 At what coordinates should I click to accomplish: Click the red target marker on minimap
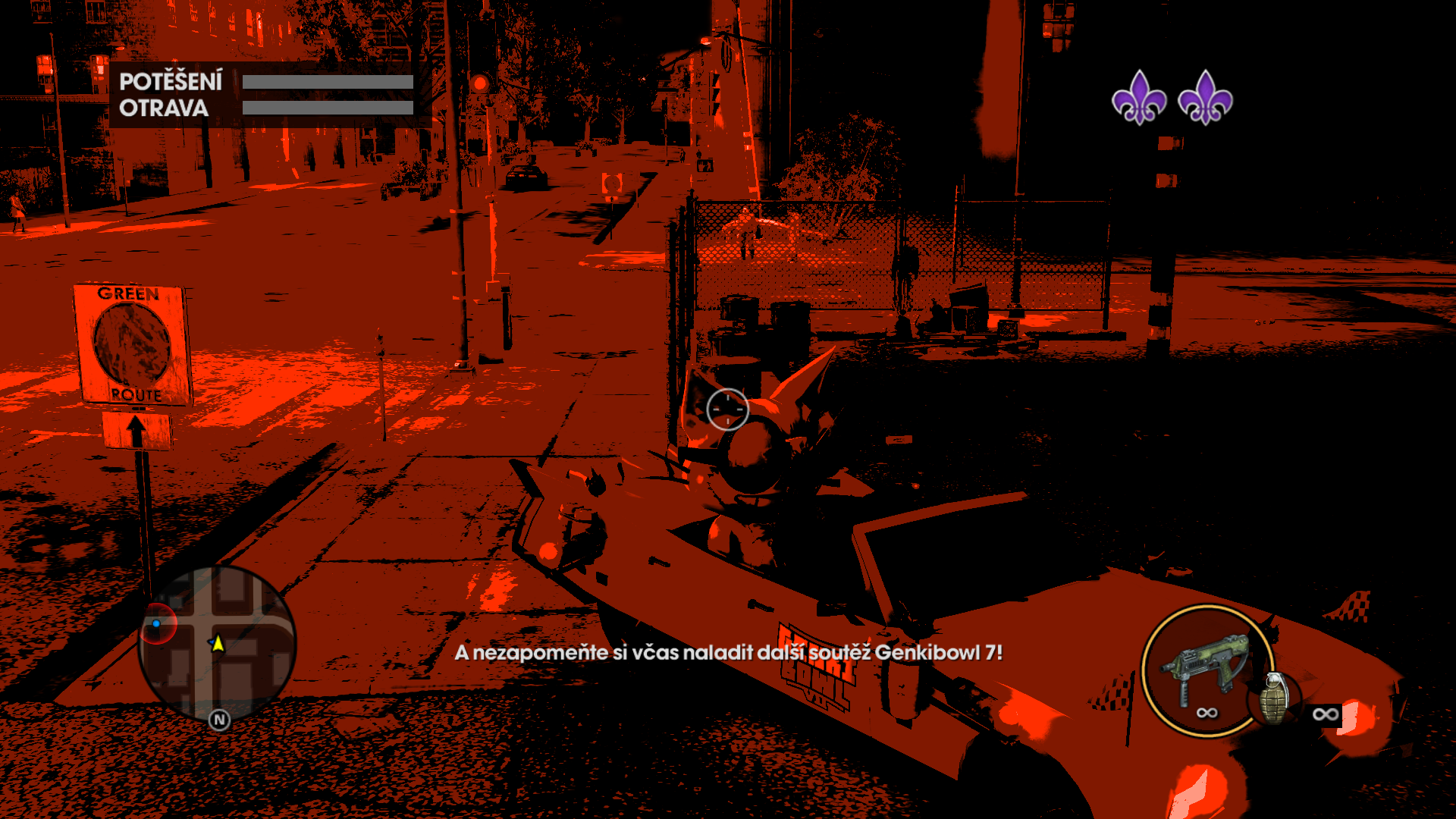(x=158, y=623)
